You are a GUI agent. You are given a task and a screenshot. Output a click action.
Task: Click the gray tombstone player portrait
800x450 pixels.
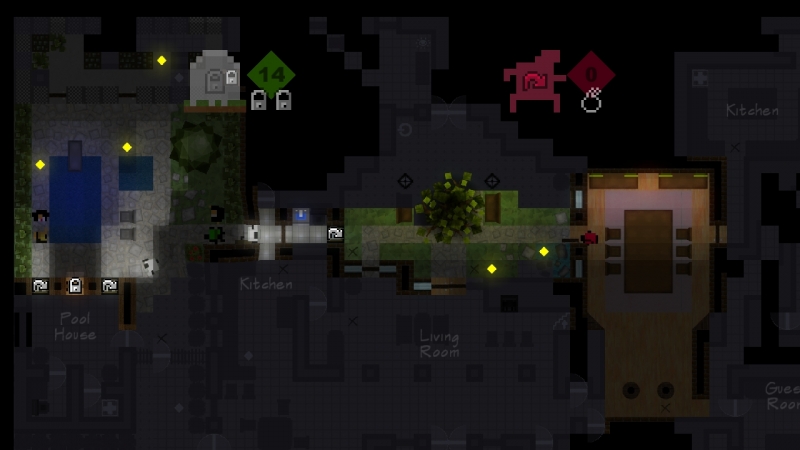point(217,77)
